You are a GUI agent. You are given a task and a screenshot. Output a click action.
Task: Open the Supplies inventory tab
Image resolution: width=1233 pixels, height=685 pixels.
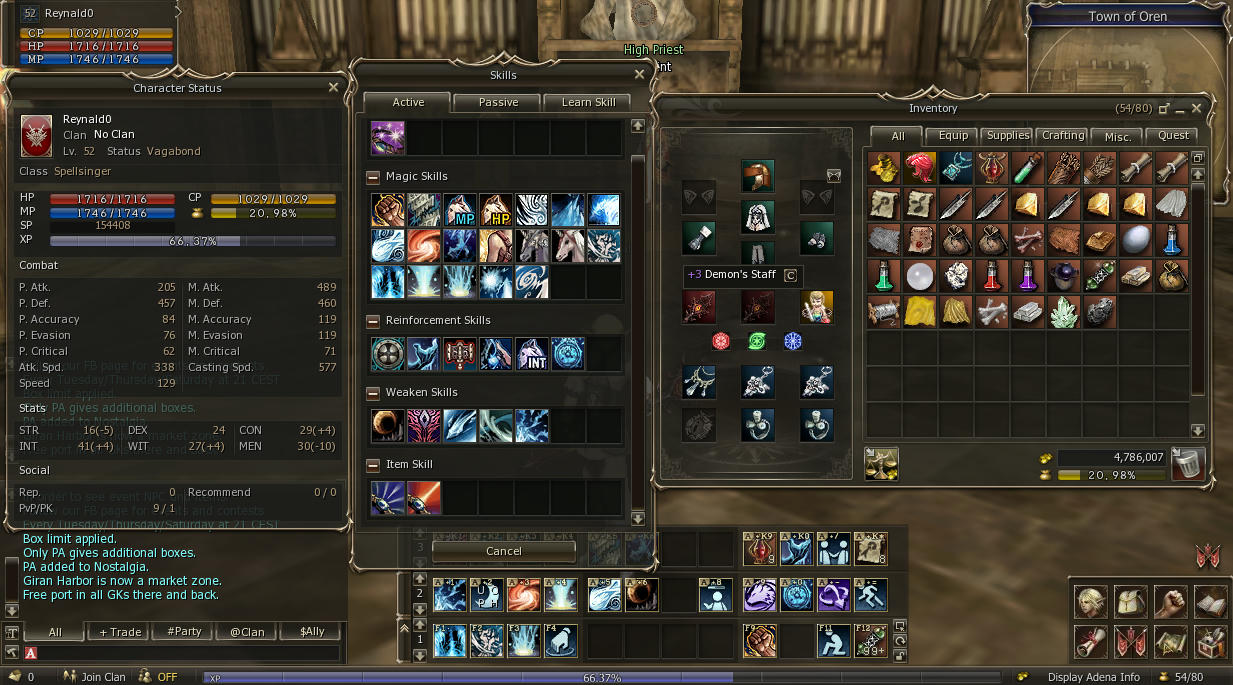click(x=1008, y=136)
